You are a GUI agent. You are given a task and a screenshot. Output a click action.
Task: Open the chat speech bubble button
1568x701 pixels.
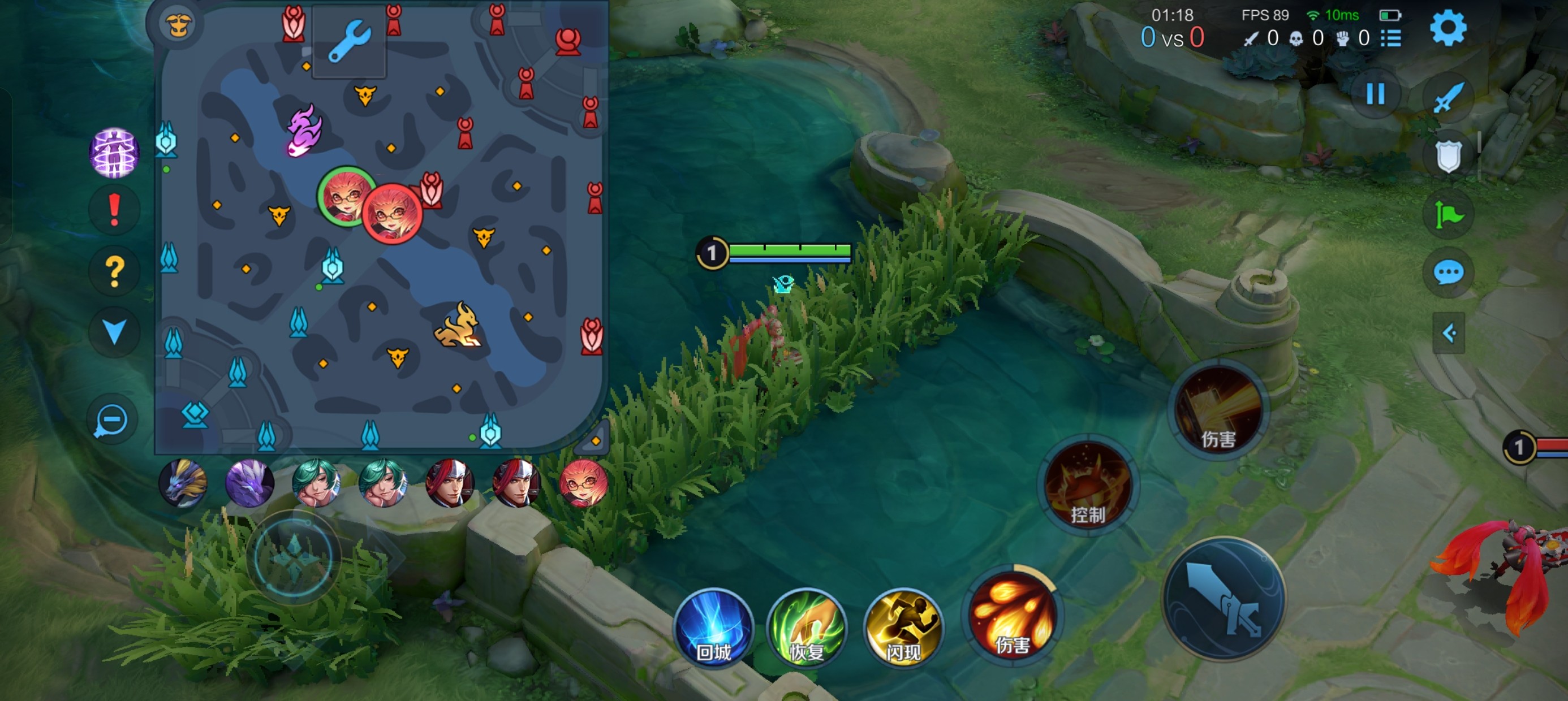[x=1448, y=272]
